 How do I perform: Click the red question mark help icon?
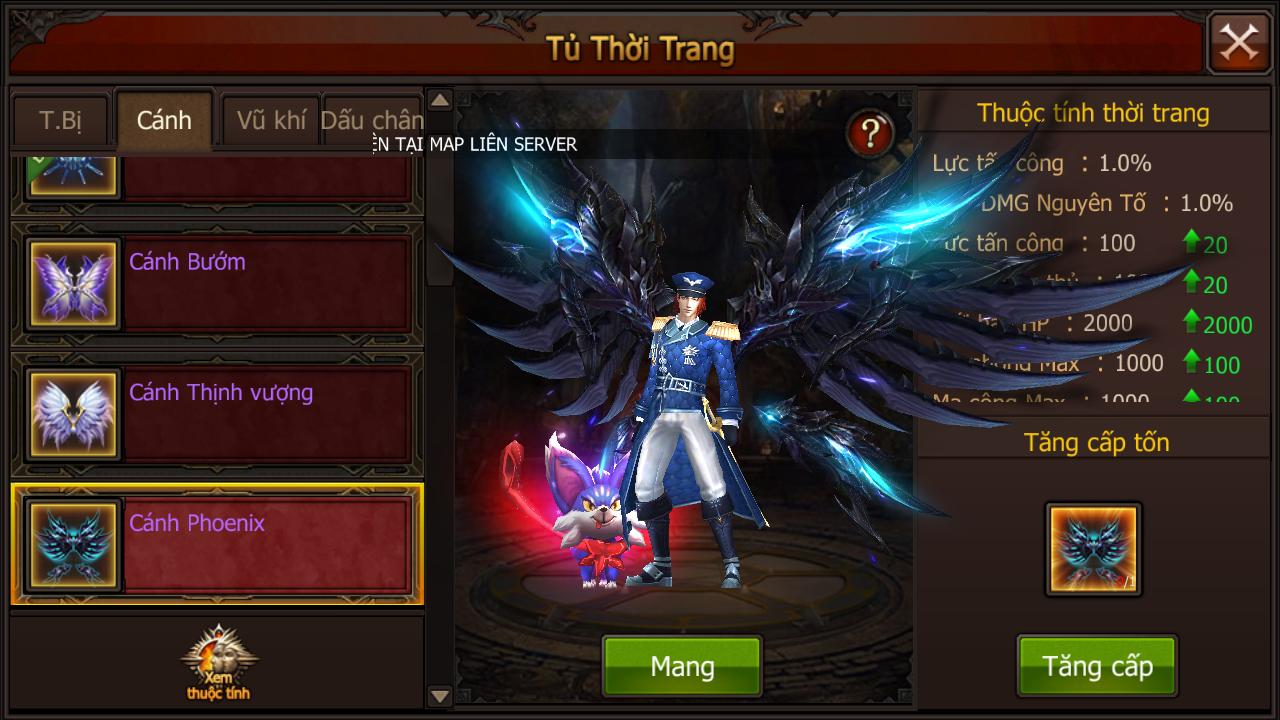(870, 132)
